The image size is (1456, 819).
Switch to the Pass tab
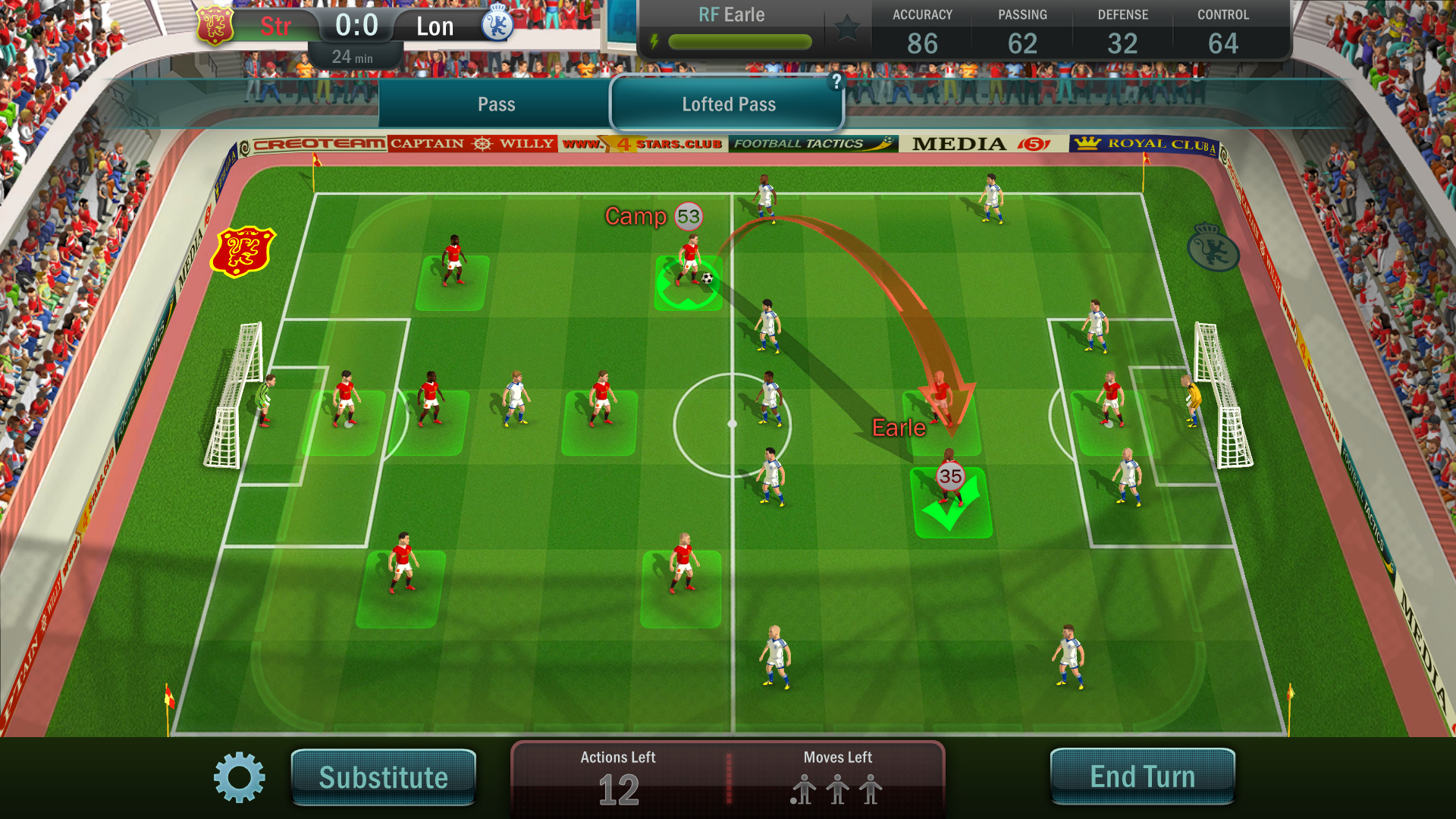pos(497,104)
